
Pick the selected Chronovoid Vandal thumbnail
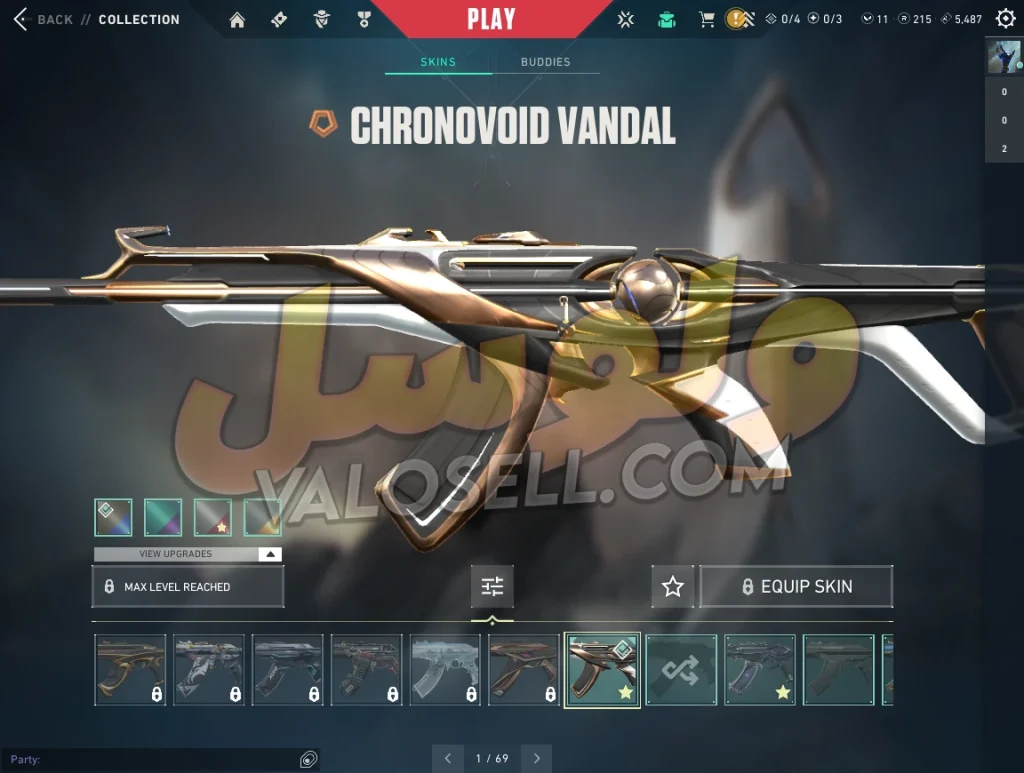[x=602, y=670]
